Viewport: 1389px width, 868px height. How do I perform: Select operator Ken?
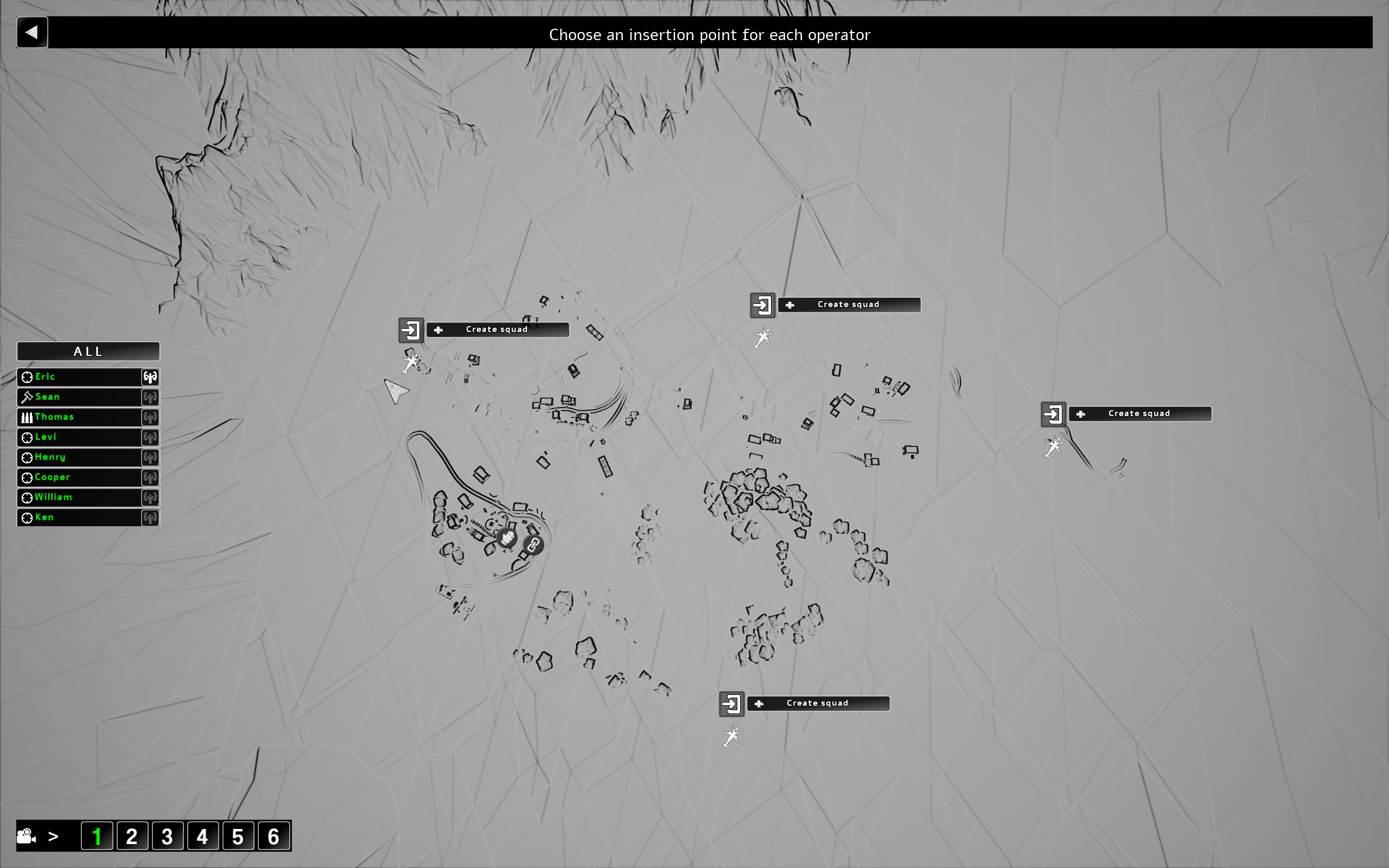79,517
